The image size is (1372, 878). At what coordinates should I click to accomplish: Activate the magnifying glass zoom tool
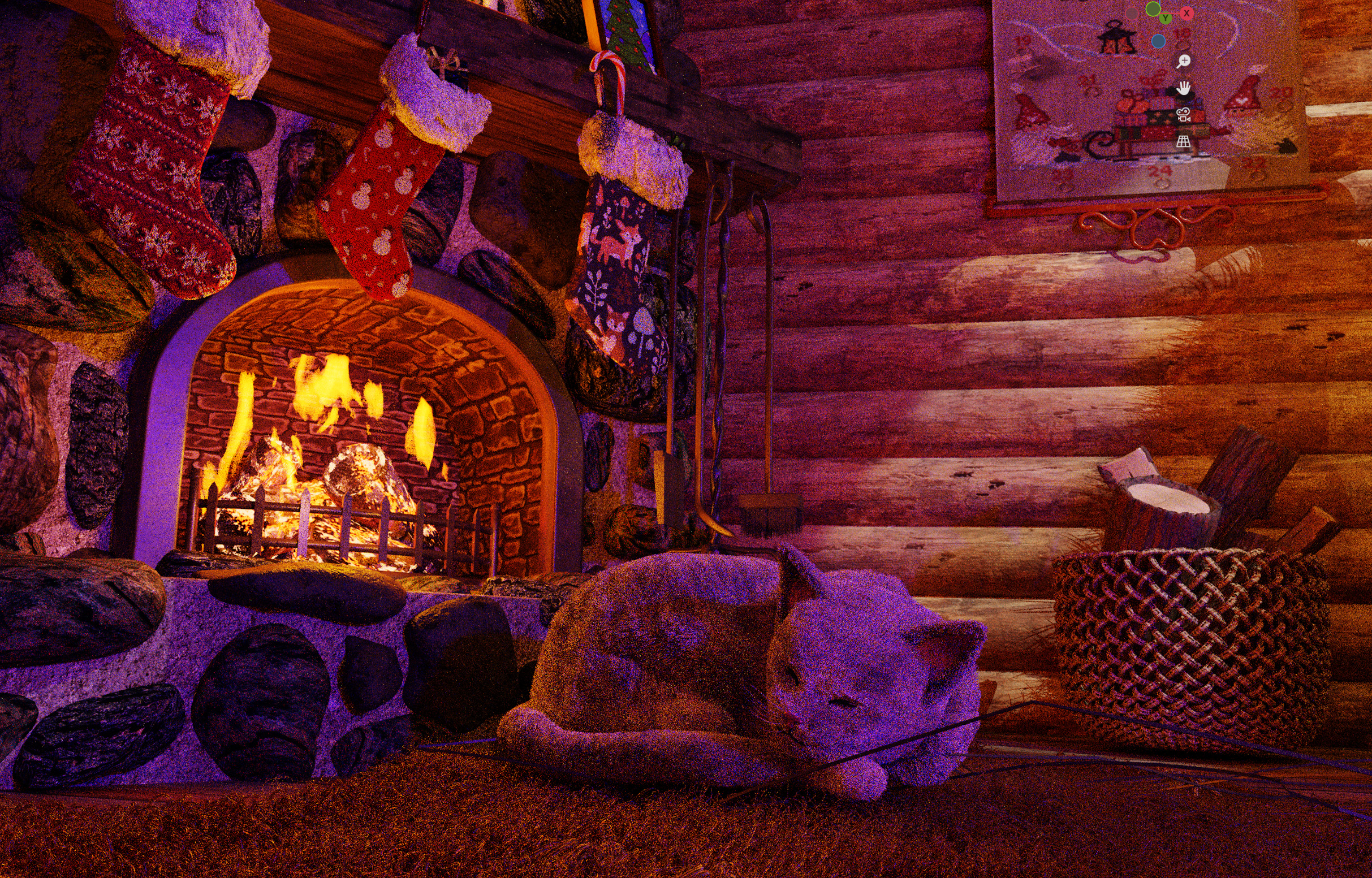1183,61
